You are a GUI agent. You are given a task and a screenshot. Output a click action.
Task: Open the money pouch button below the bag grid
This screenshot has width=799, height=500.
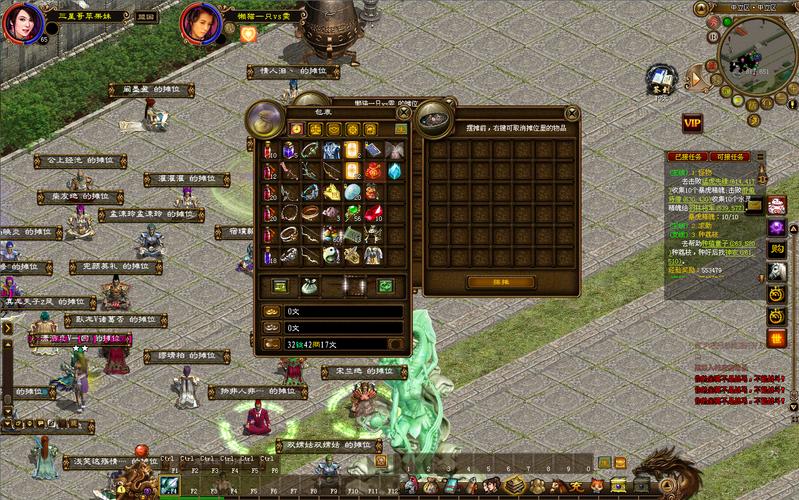[308, 286]
